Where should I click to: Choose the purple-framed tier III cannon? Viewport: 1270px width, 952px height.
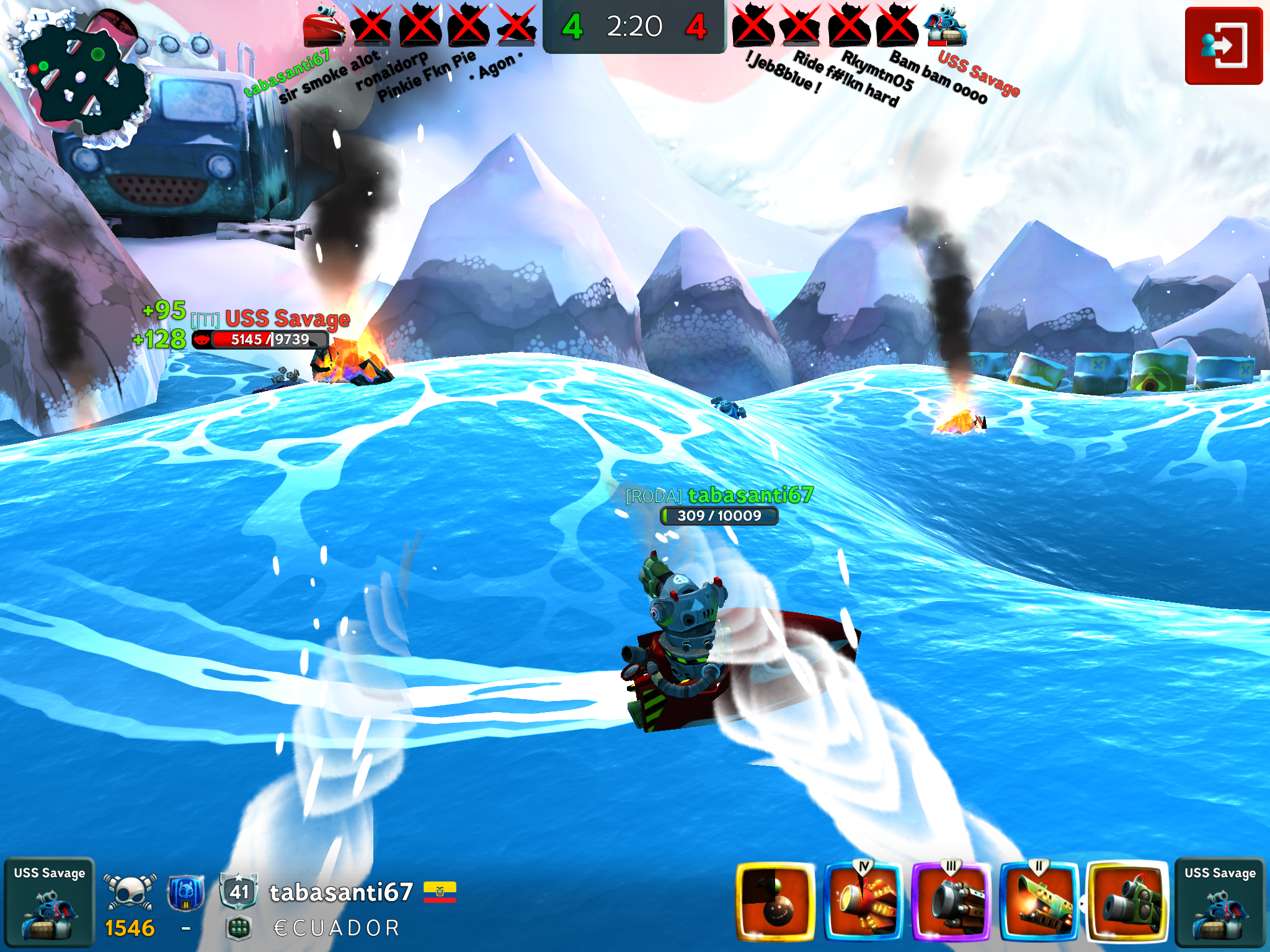tap(951, 901)
